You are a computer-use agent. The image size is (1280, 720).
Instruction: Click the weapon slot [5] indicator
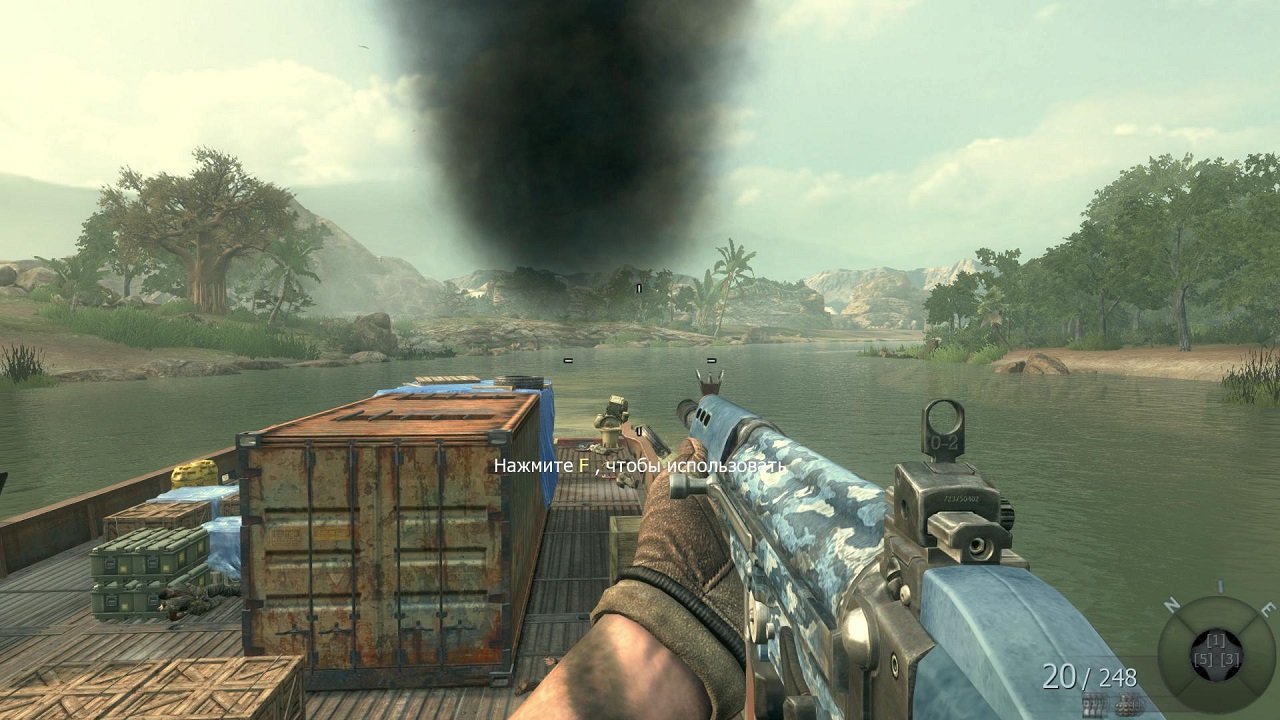[1205, 659]
